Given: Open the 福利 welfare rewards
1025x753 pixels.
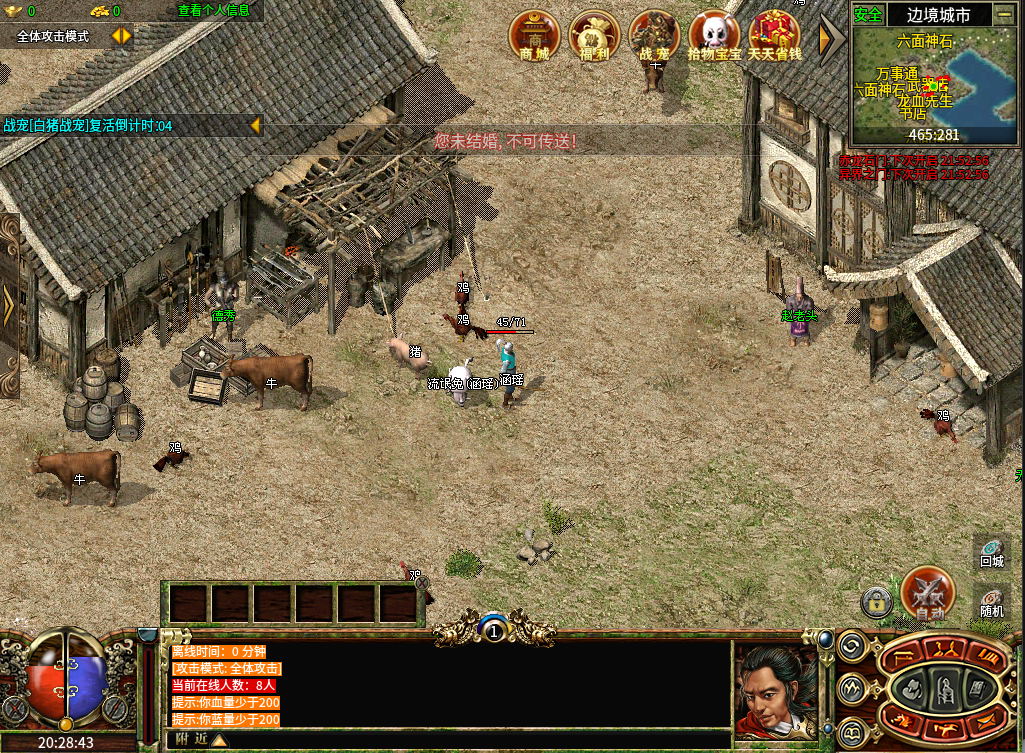Looking at the screenshot, I should [x=594, y=36].
